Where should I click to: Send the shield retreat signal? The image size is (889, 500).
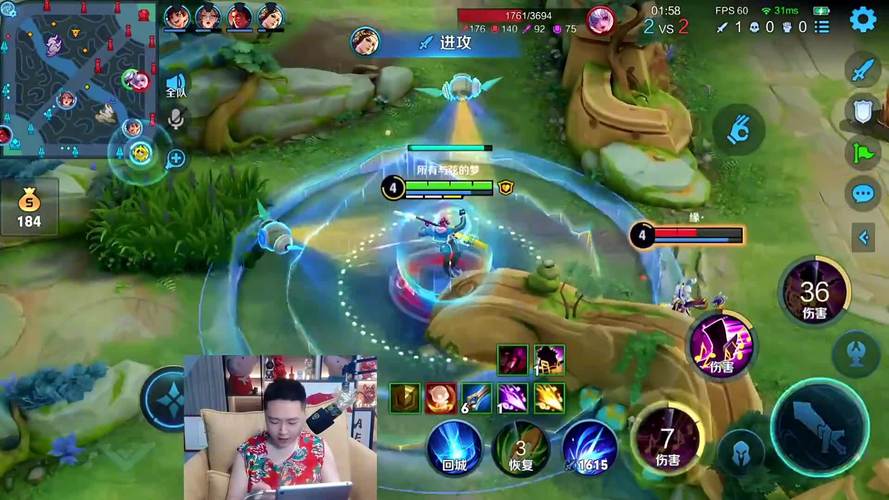click(861, 110)
